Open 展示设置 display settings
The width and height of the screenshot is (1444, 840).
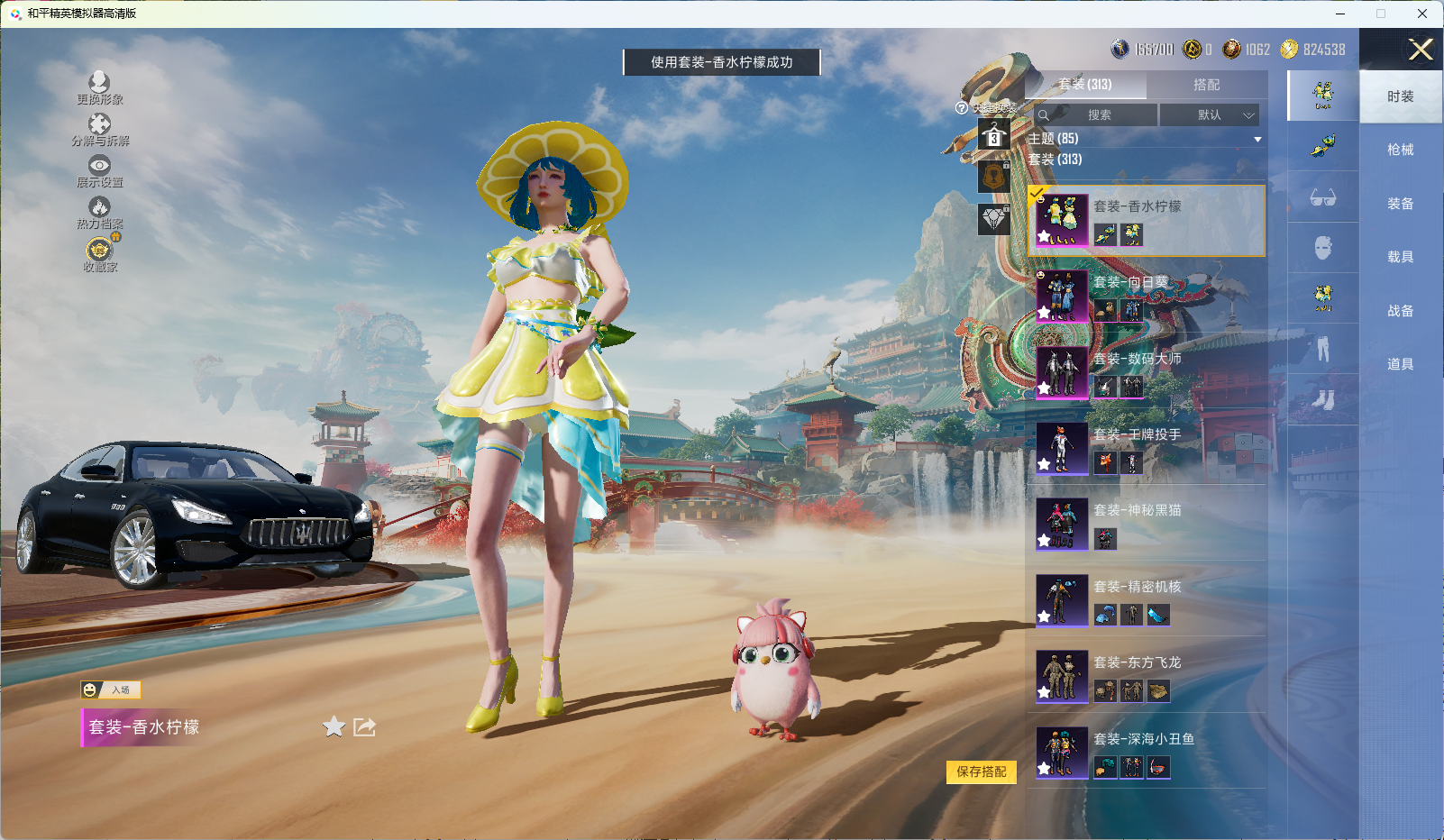pyautogui.click(x=99, y=171)
